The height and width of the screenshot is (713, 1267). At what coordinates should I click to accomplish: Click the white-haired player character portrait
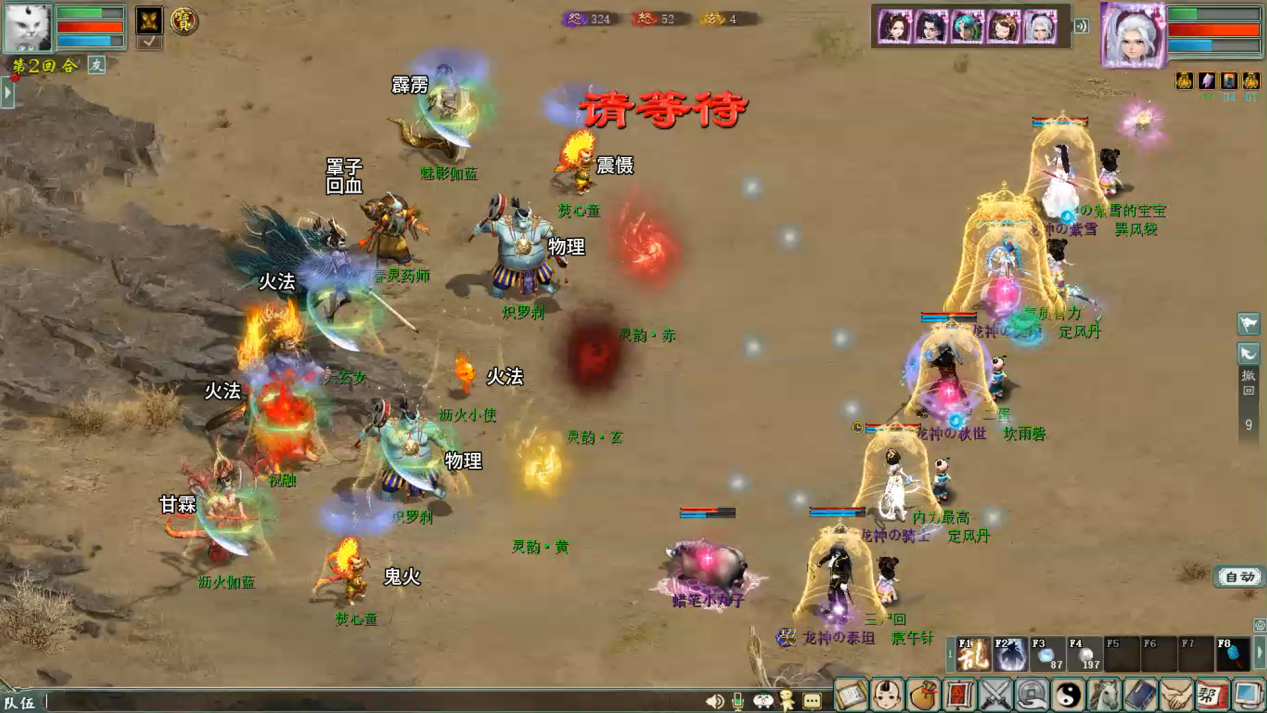click(x=1132, y=34)
